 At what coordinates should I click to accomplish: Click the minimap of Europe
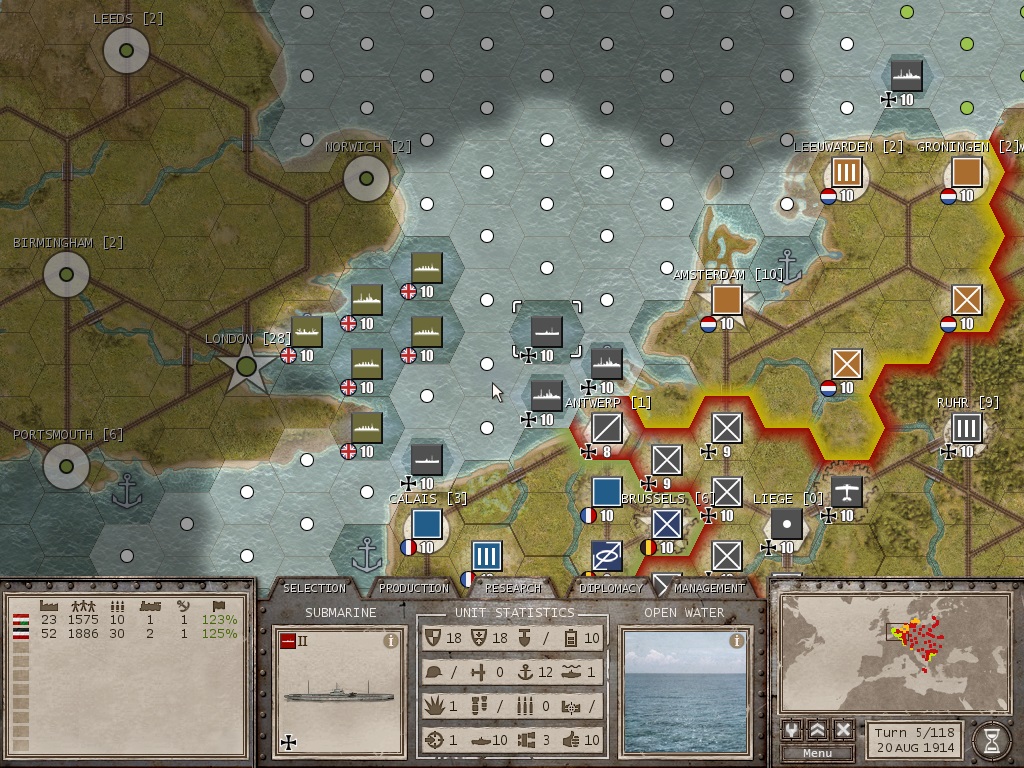[894, 652]
